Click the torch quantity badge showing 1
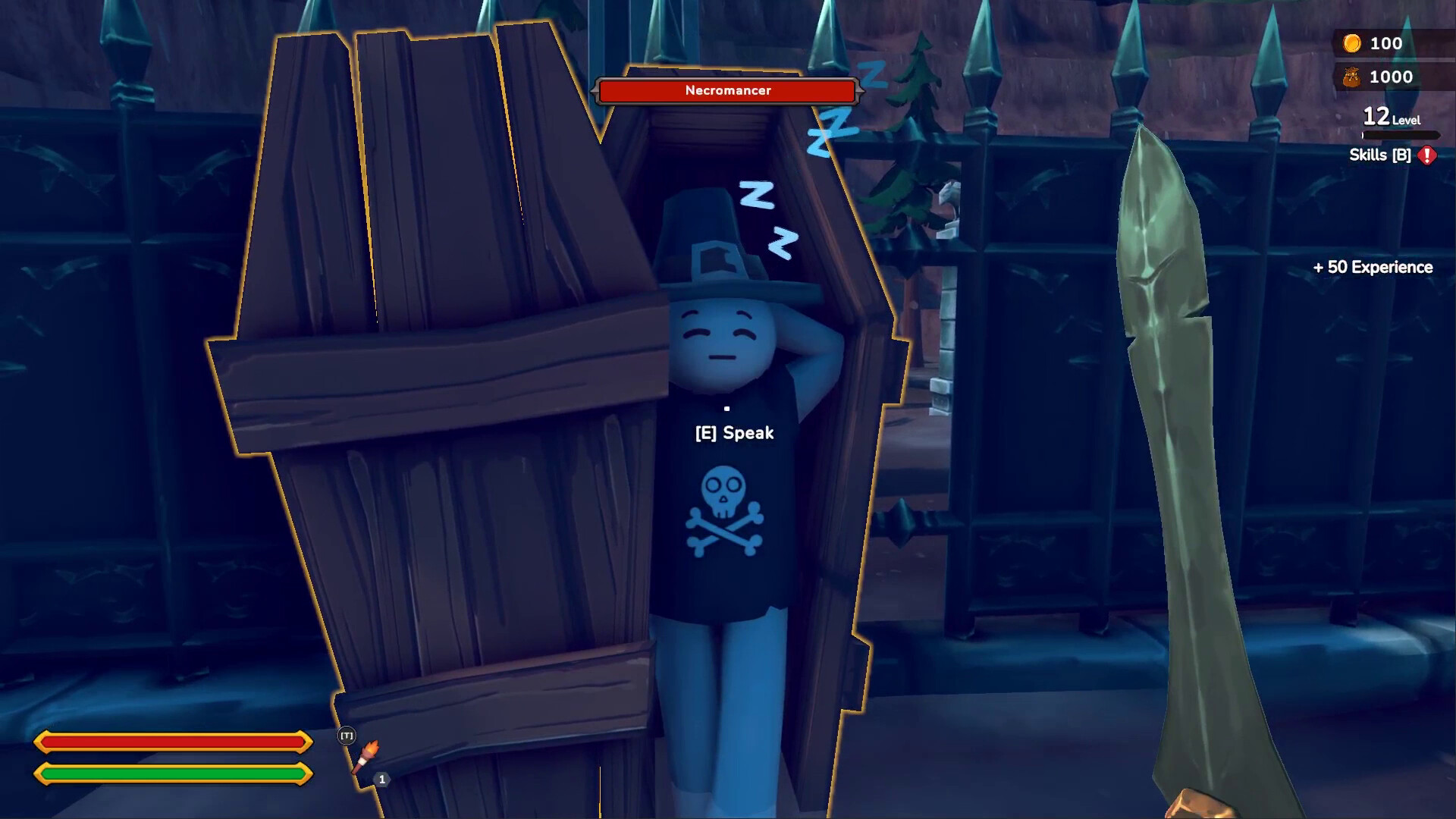 (x=381, y=778)
